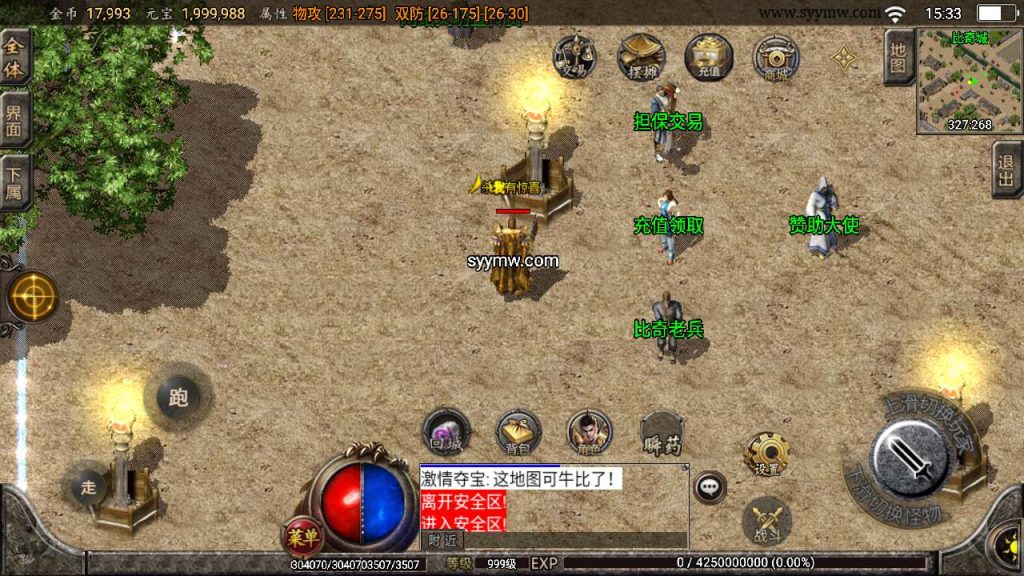Image resolution: width=1024 pixels, height=576 pixels.
Task: Open the 摆摊 stall icon
Action: [x=641, y=56]
